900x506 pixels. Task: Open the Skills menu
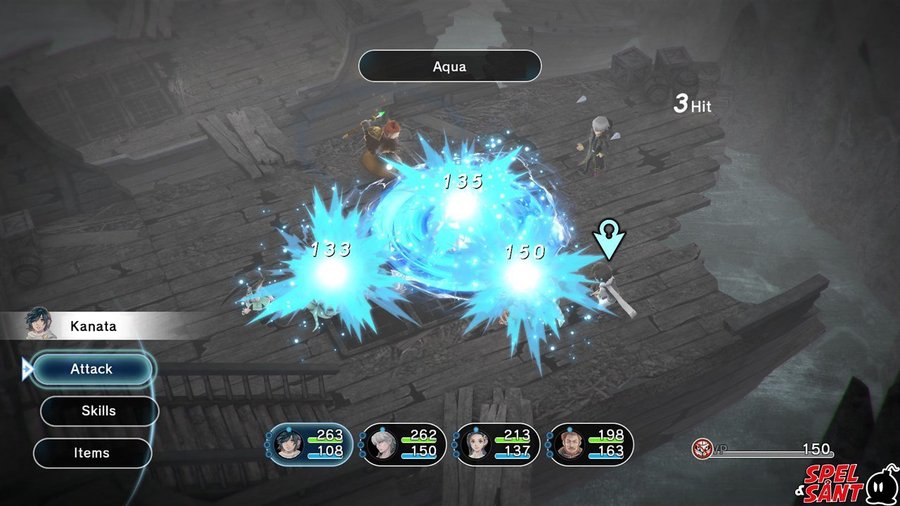[99, 411]
